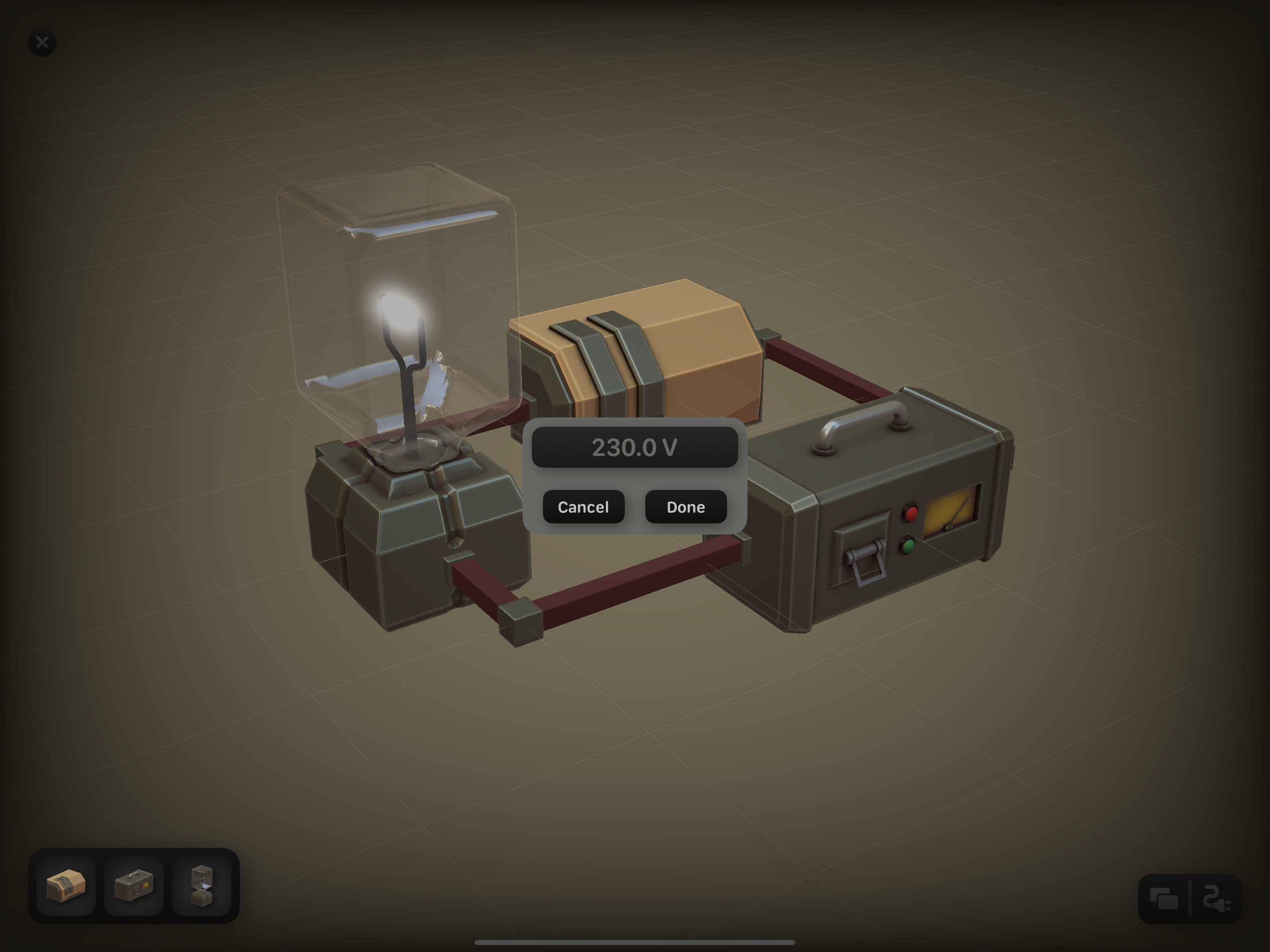Exit the editor with the X button
Screen dimensions: 1270x952
[41, 41]
